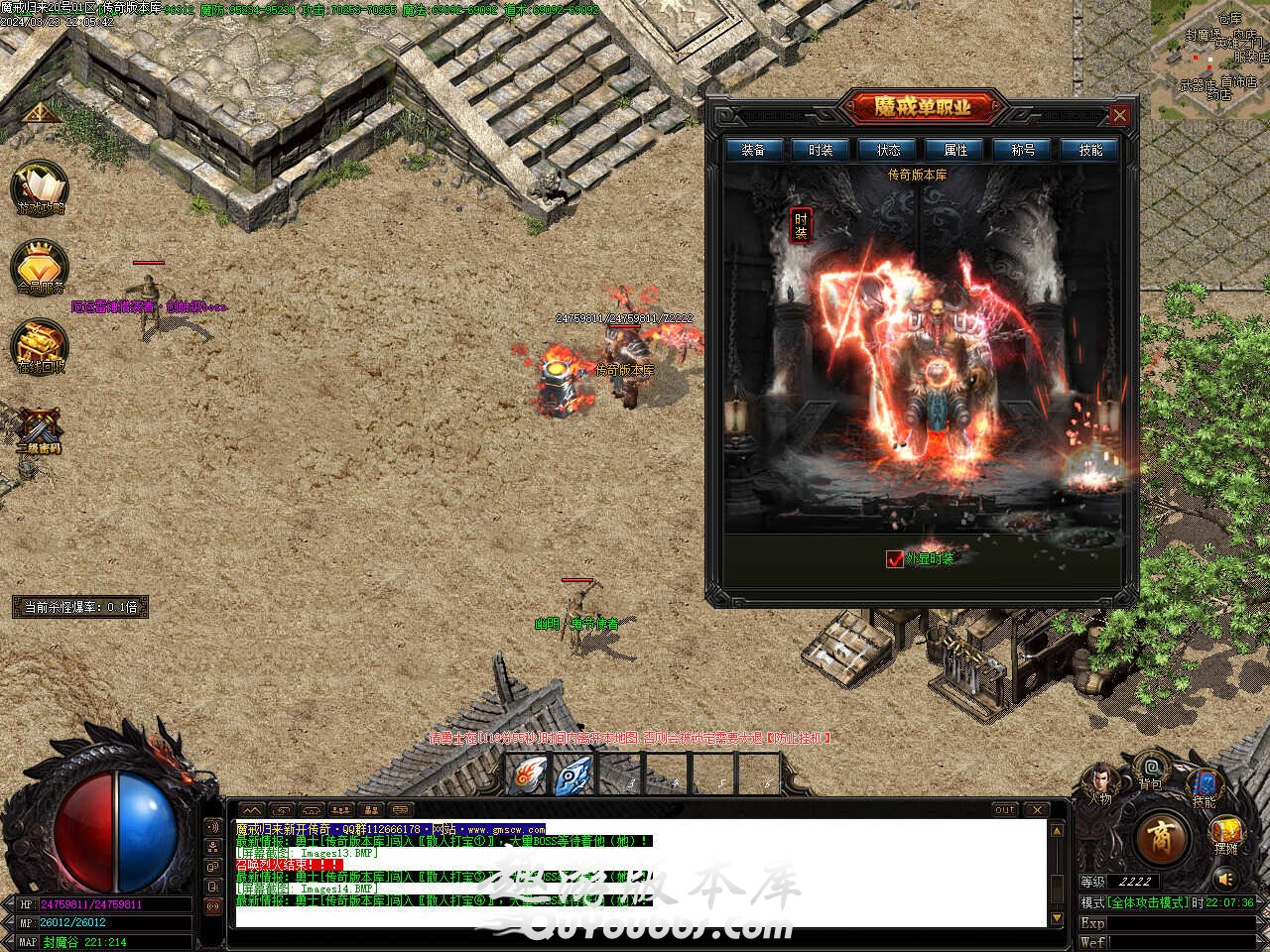The height and width of the screenshot is (952, 1270).
Task: Open the 摆摊 stall treasure chest button
Action: pos(1226,834)
